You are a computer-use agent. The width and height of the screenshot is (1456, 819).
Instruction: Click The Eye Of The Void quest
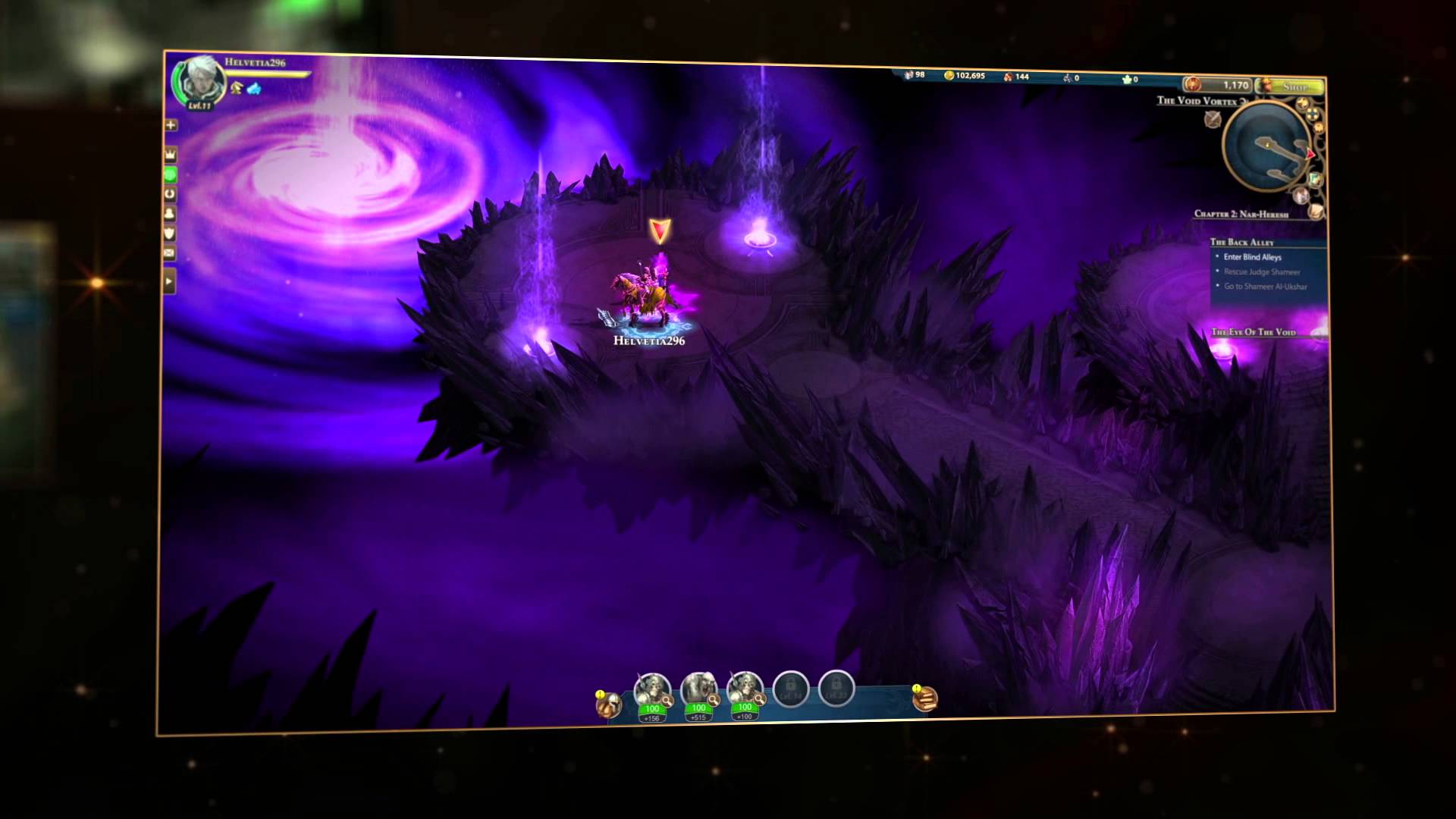(x=1254, y=332)
